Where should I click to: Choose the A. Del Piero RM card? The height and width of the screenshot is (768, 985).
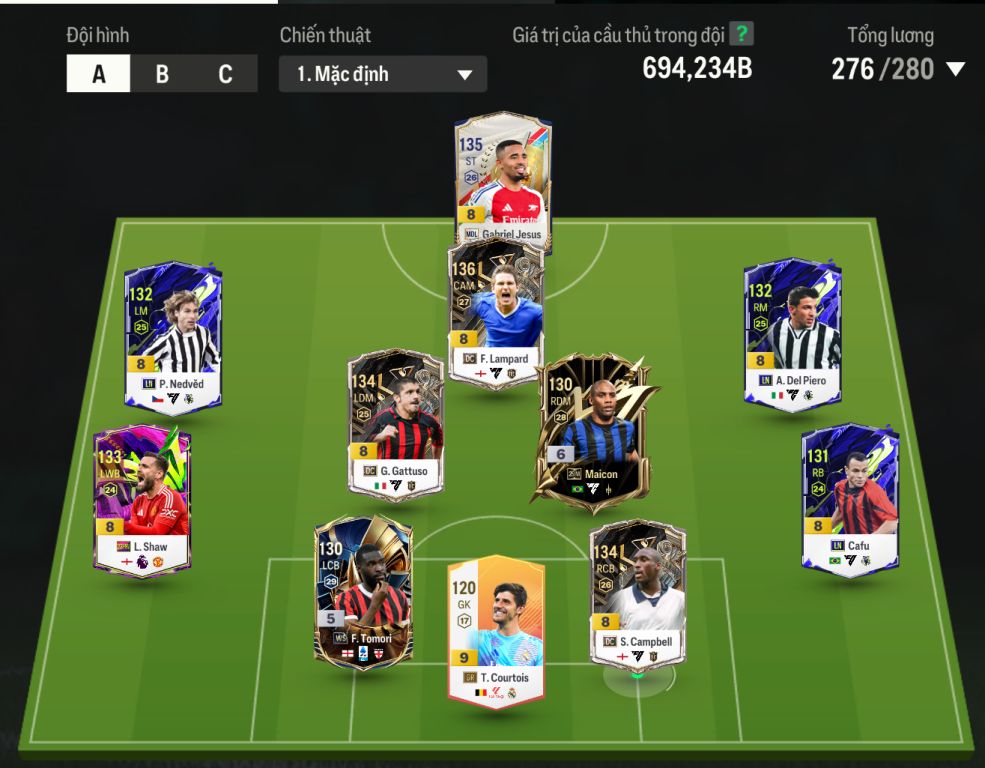click(x=792, y=335)
